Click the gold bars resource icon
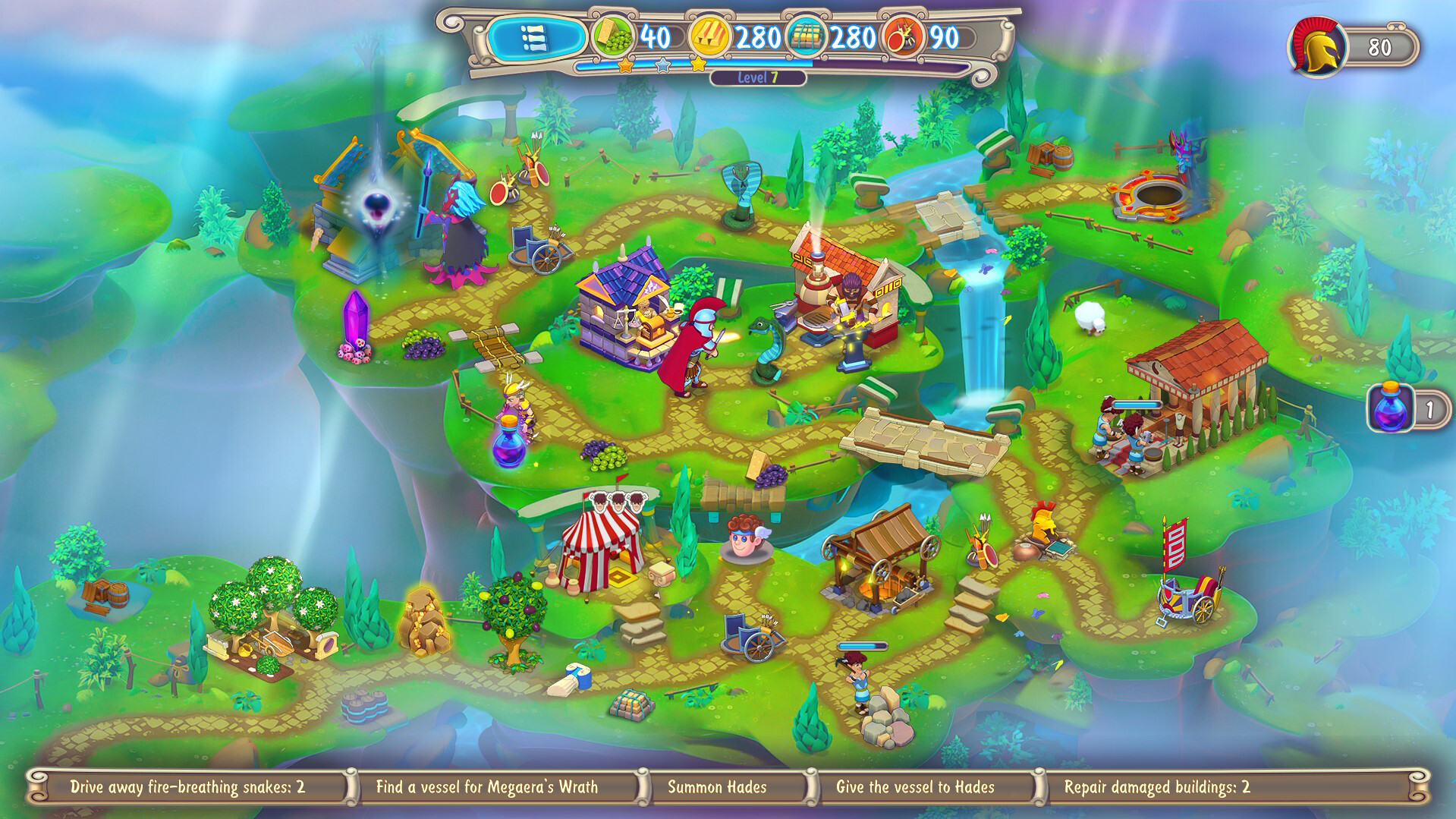 pos(709,34)
